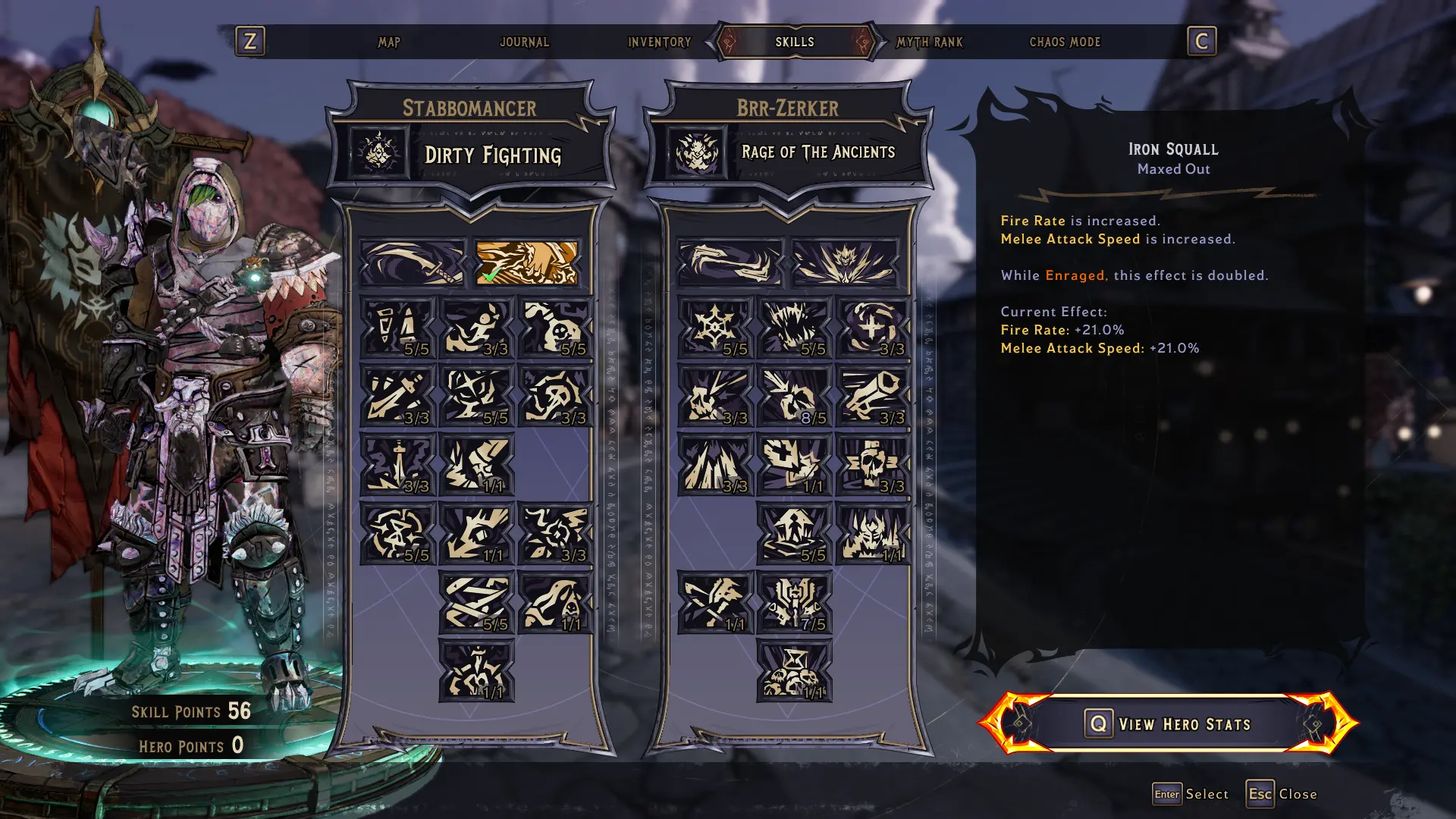The width and height of the screenshot is (1456, 819).
Task: Select the Brr-Zerker skill showing 7/5
Action: (x=794, y=603)
